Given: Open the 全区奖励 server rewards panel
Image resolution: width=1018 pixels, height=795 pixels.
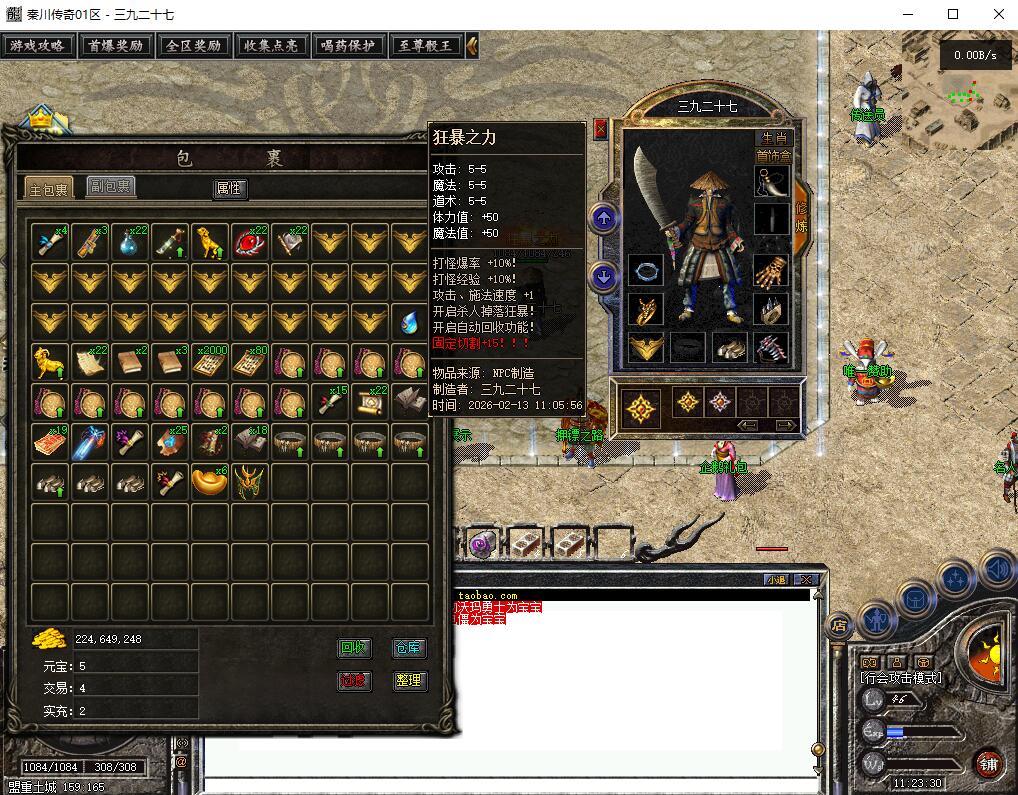Looking at the screenshot, I should tap(194, 45).
